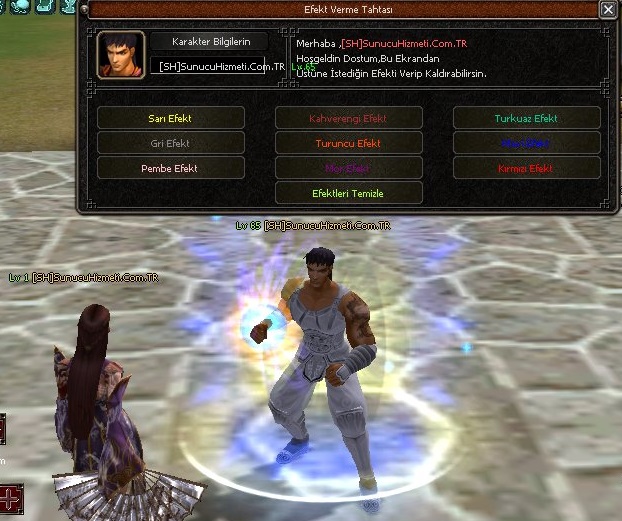Select the blue Mavi Efekt button

coord(526,143)
